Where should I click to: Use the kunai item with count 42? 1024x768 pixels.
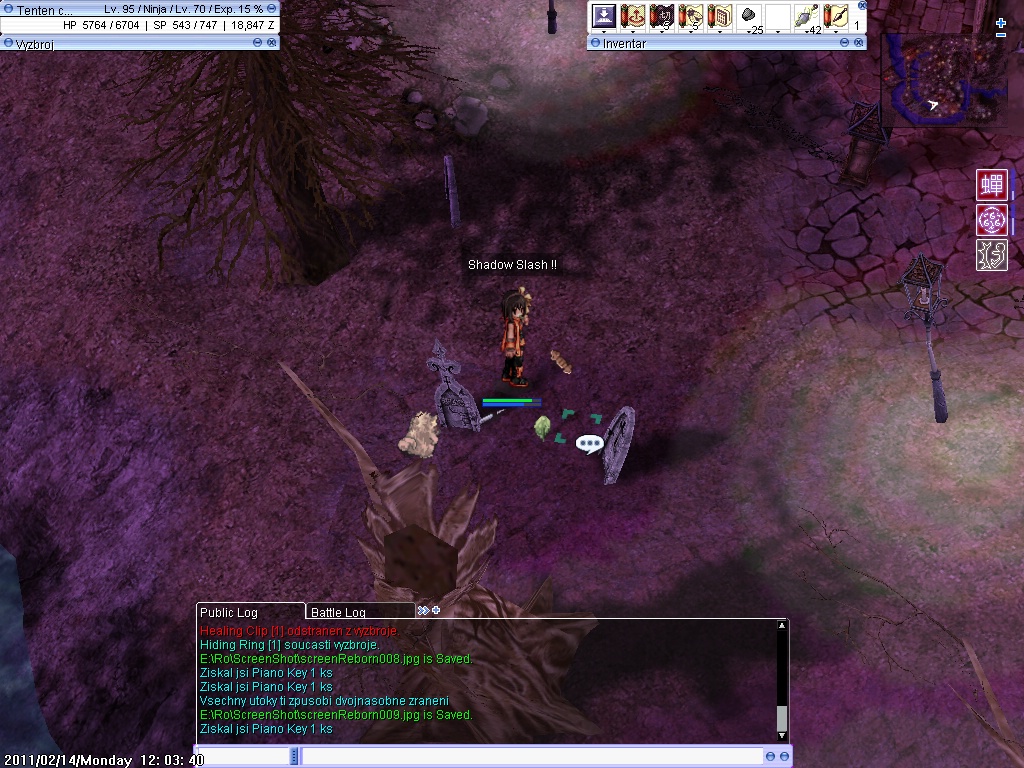click(806, 16)
